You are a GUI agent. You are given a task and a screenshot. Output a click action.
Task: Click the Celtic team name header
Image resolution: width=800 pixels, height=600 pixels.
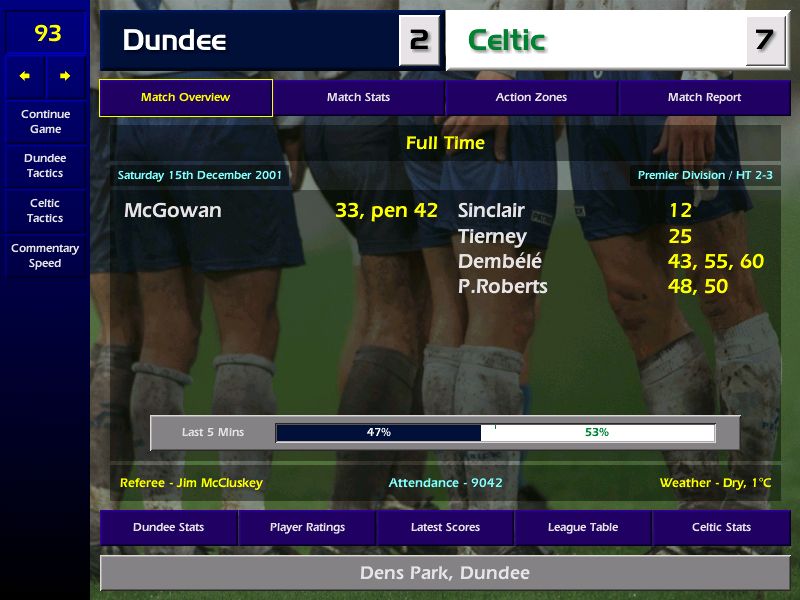pyautogui.click(x=507, y=41)
